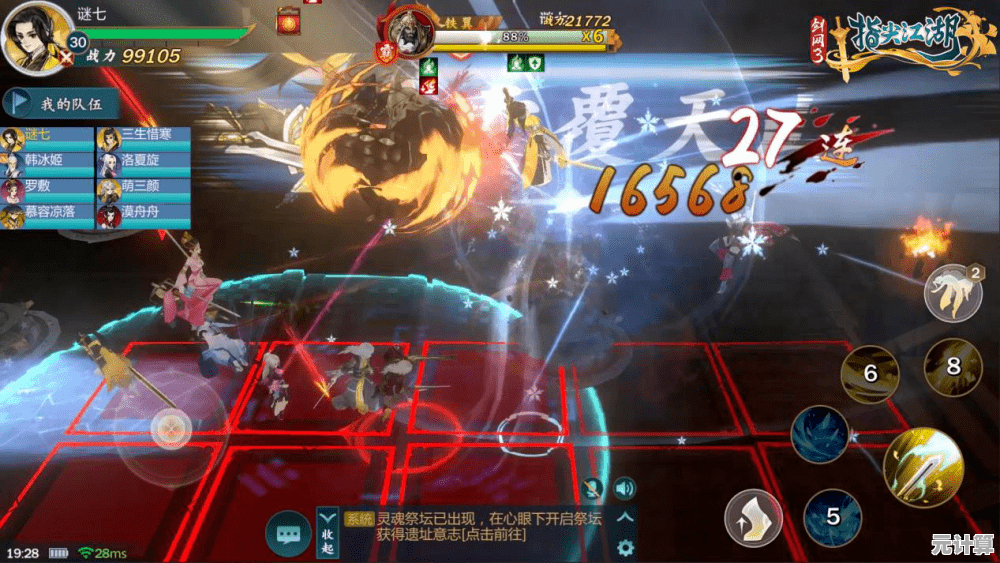Open player 谜七 character portrait
1000x563 pixels.
(38, 38)
